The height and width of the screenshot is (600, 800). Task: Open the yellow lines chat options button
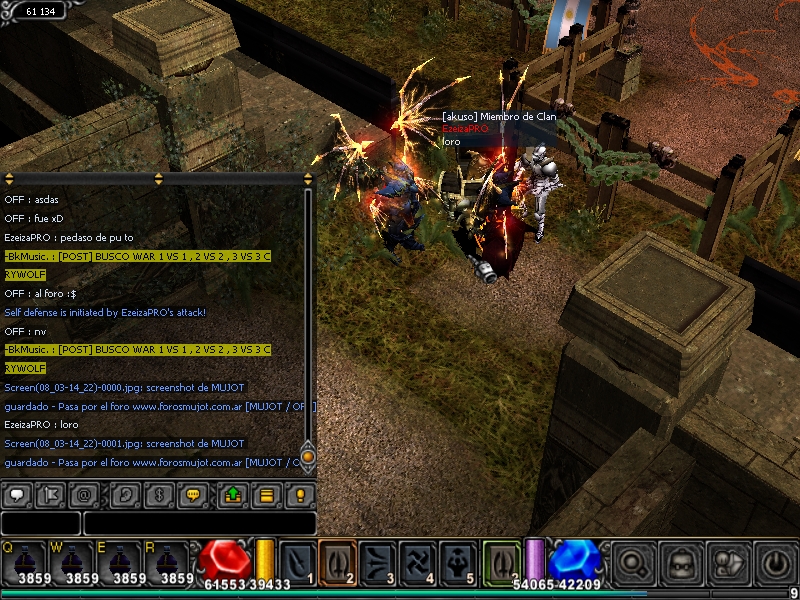click(267, 494)
